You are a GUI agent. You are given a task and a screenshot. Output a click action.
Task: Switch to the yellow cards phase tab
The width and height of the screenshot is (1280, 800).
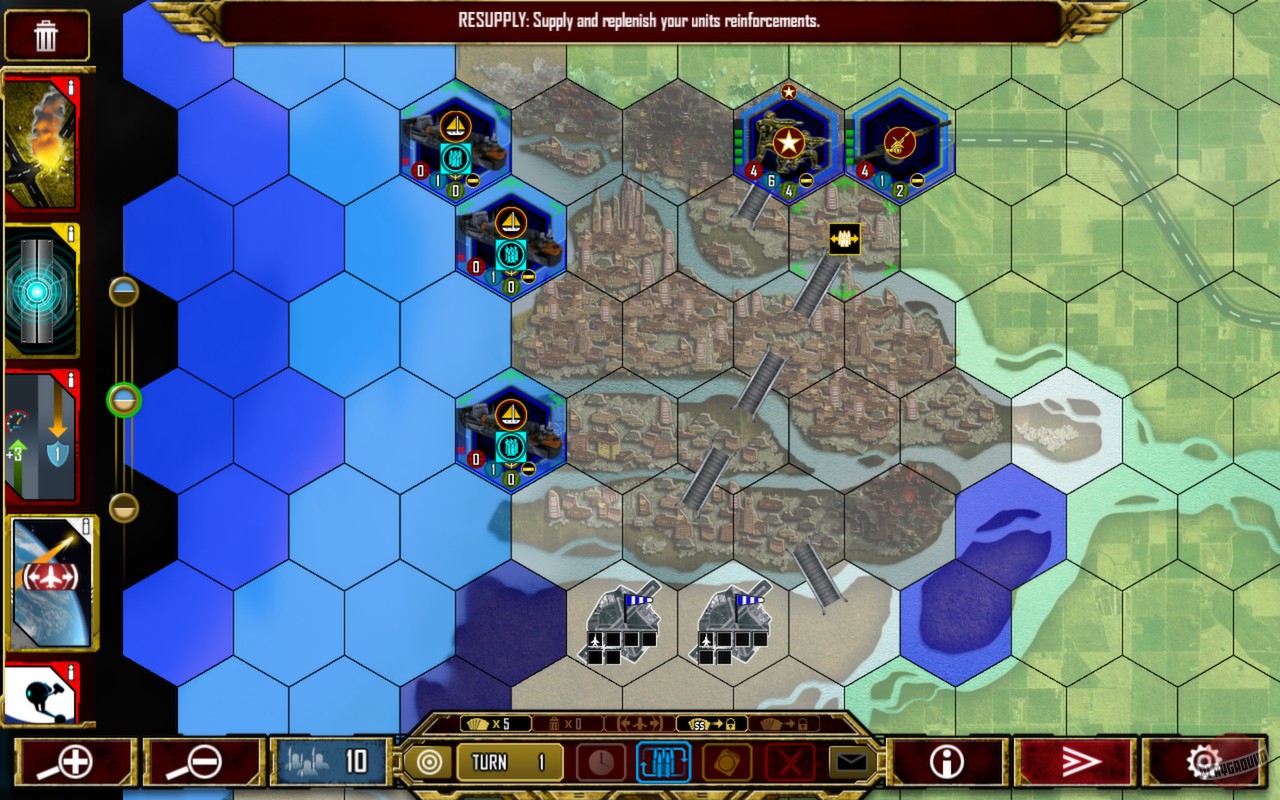(726, 761)
